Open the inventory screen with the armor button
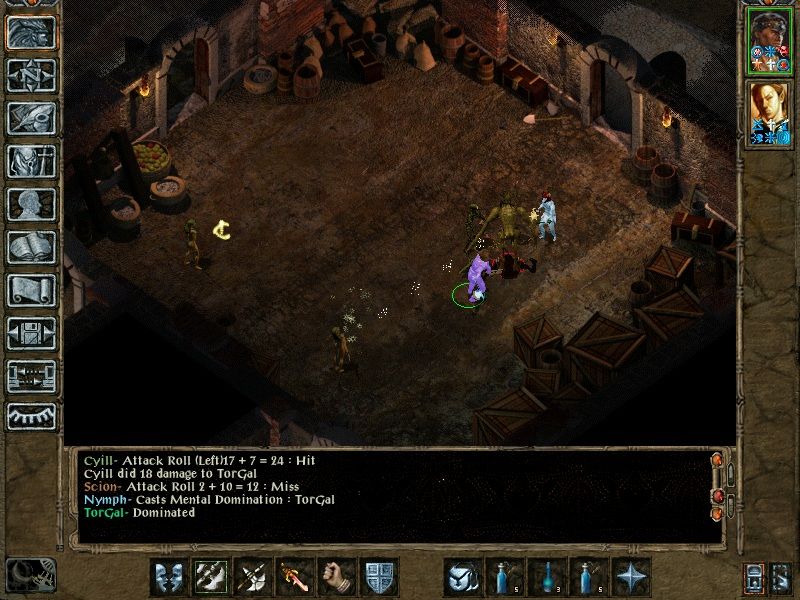 click(x=30, y=161)
